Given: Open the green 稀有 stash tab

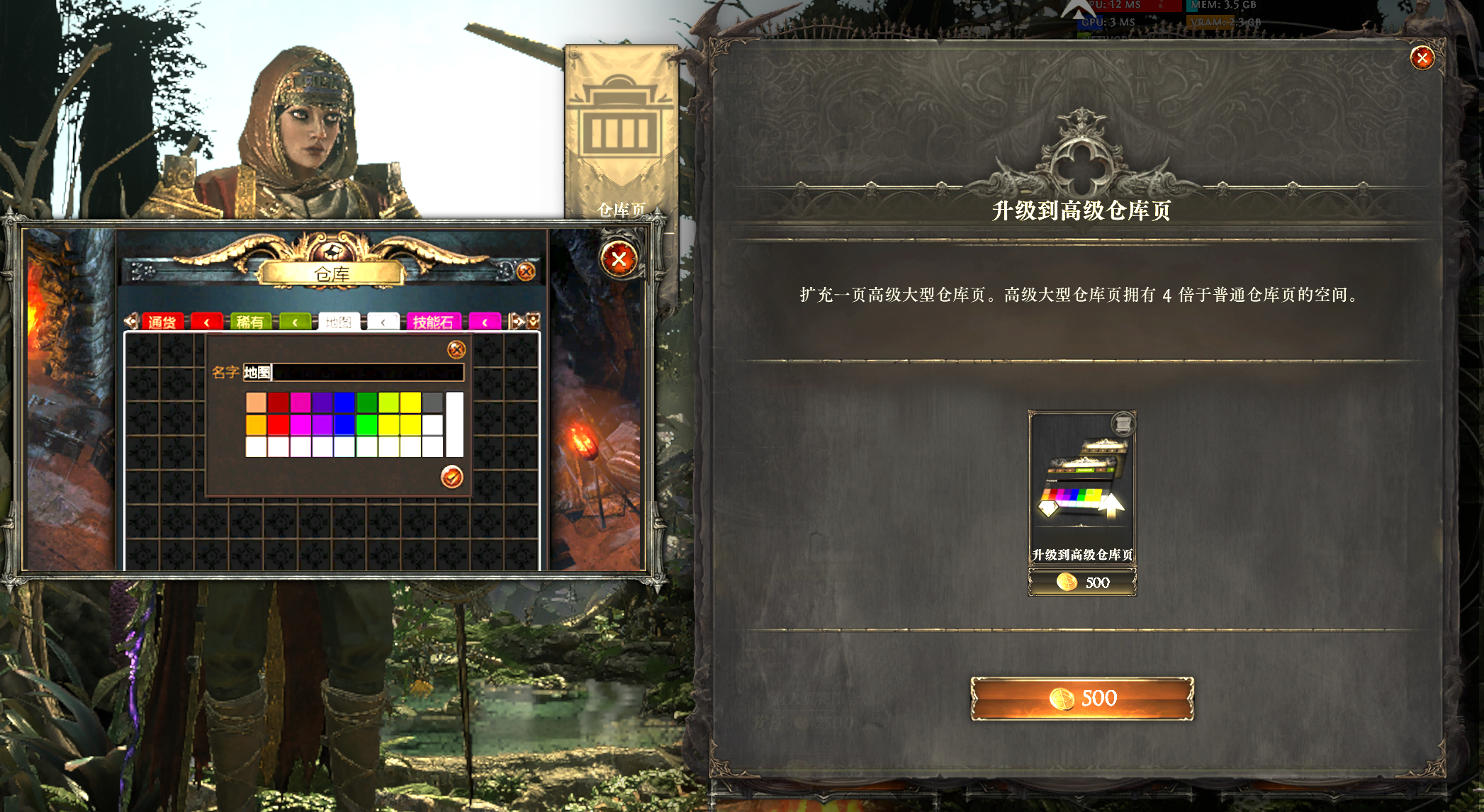Looking at the screenshot, I should click(249, 322).
